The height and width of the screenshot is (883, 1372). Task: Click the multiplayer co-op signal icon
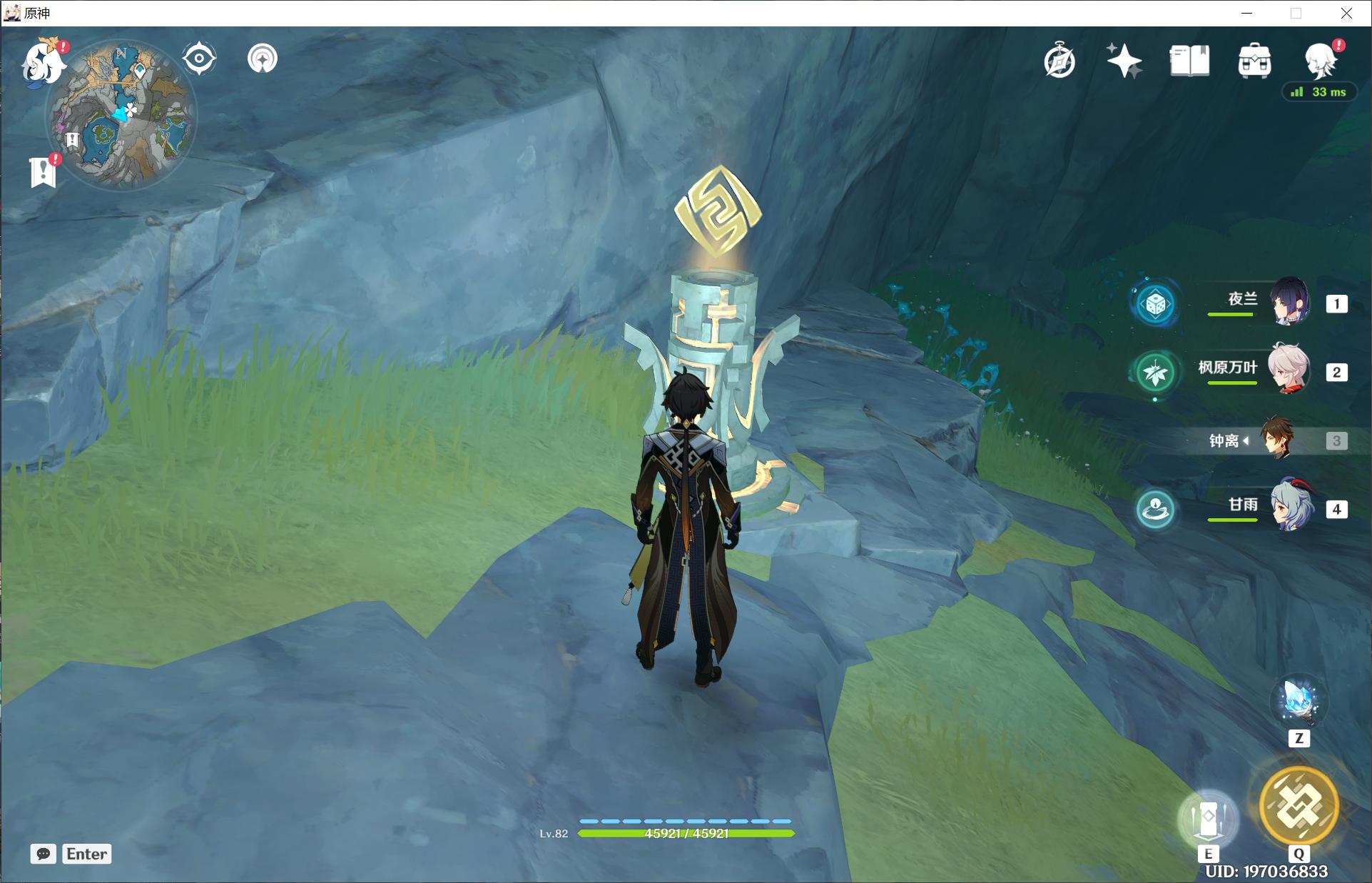pos(263,59)
